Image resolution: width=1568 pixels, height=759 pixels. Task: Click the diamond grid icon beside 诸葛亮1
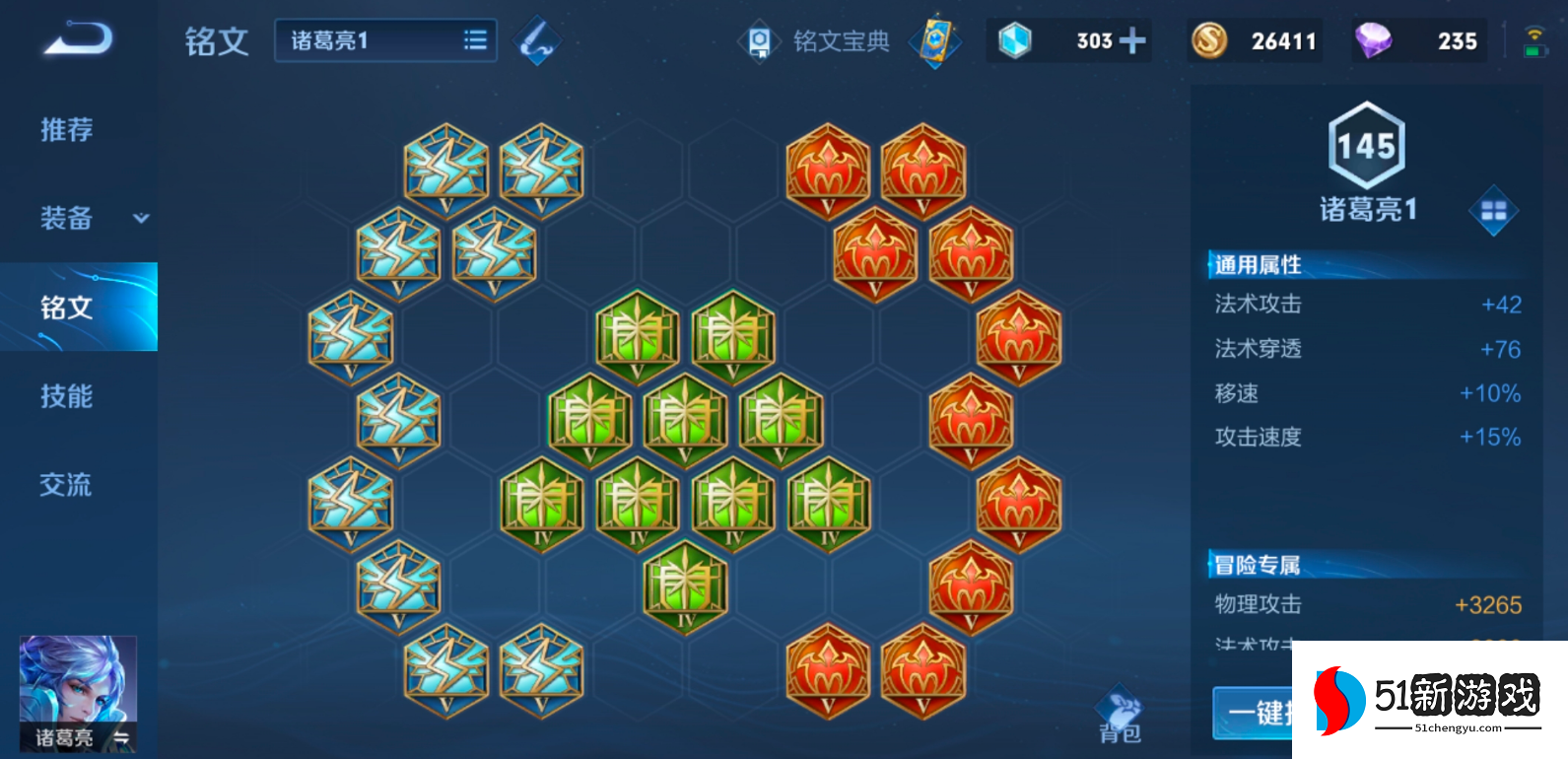pyautogui.click(x=1493, y=210)
